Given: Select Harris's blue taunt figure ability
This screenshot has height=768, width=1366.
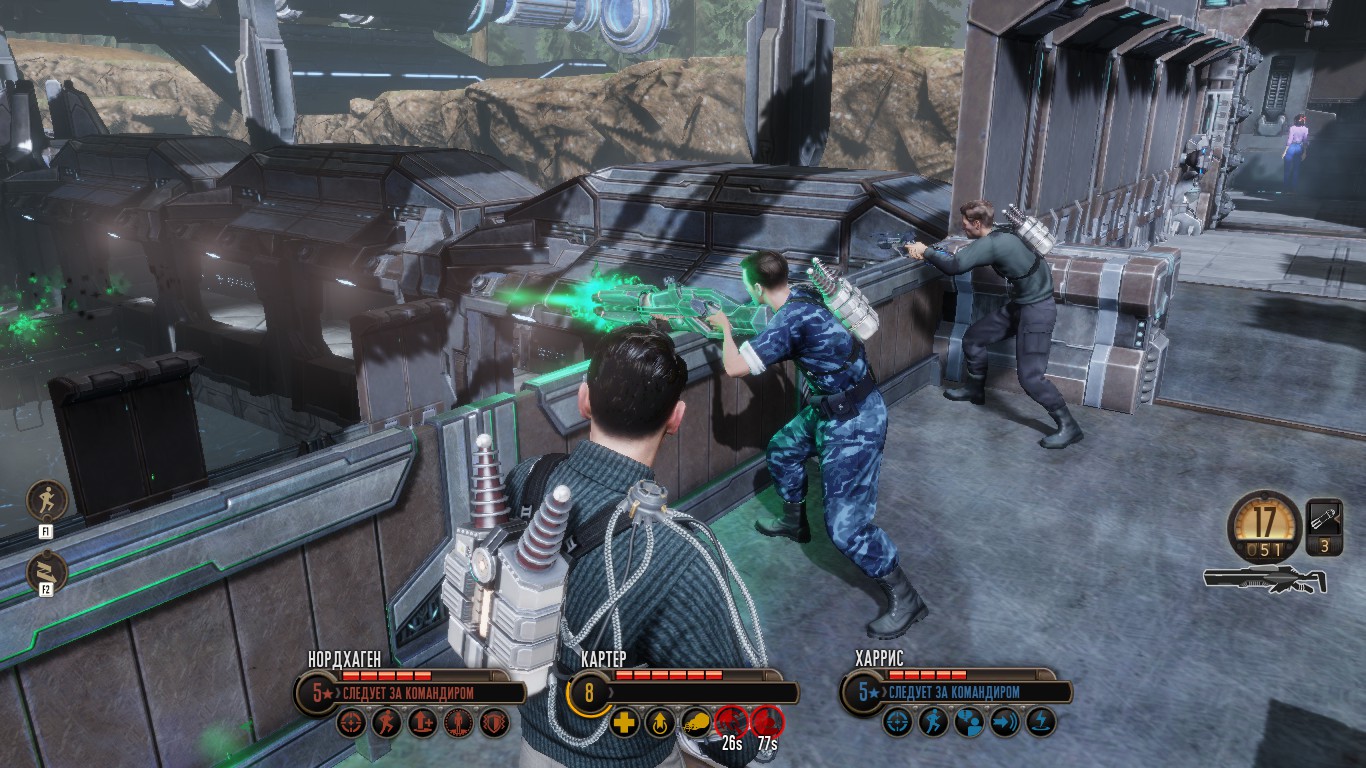Looking at the screenshot, I should tap(969, 722).
